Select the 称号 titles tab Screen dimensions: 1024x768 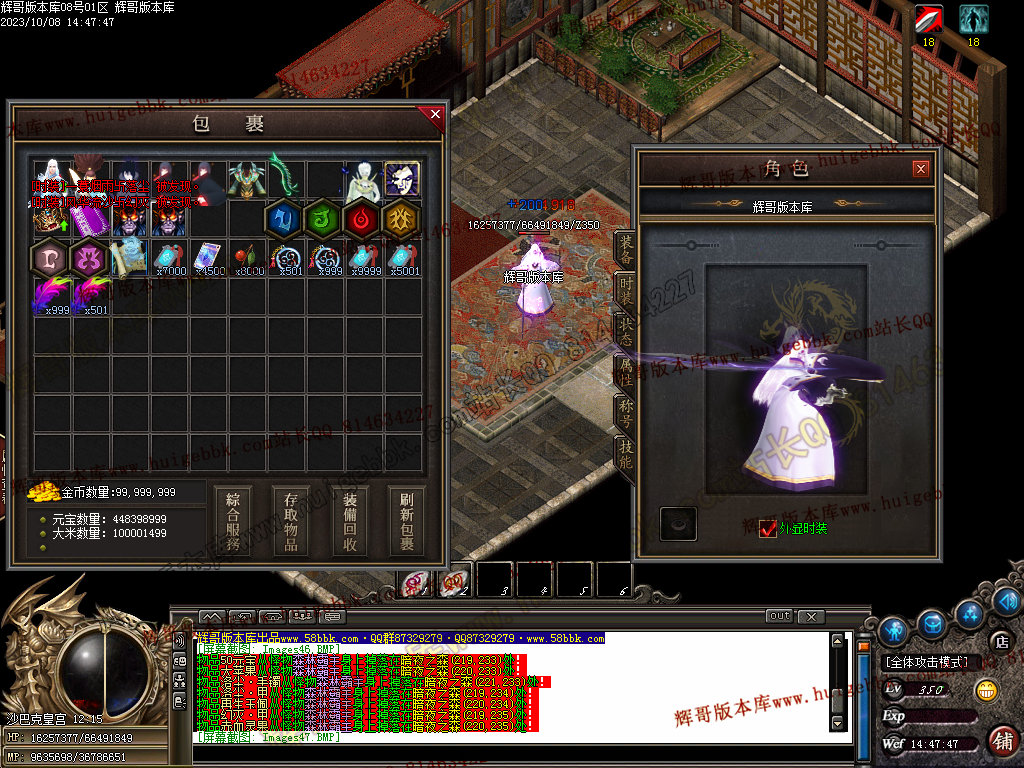(x=624, y=409)
